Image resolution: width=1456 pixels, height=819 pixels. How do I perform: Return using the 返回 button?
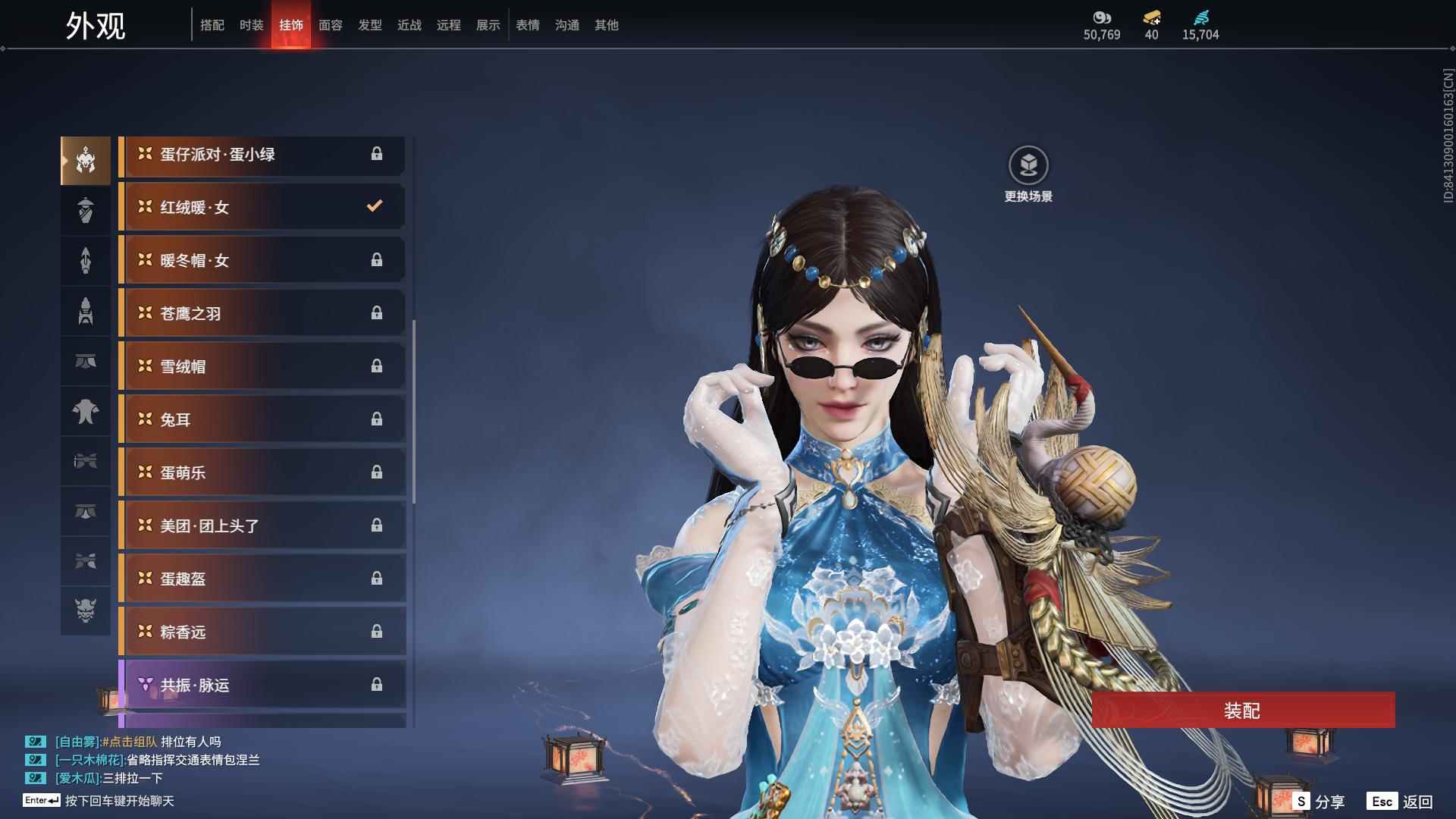[1401, 802]
